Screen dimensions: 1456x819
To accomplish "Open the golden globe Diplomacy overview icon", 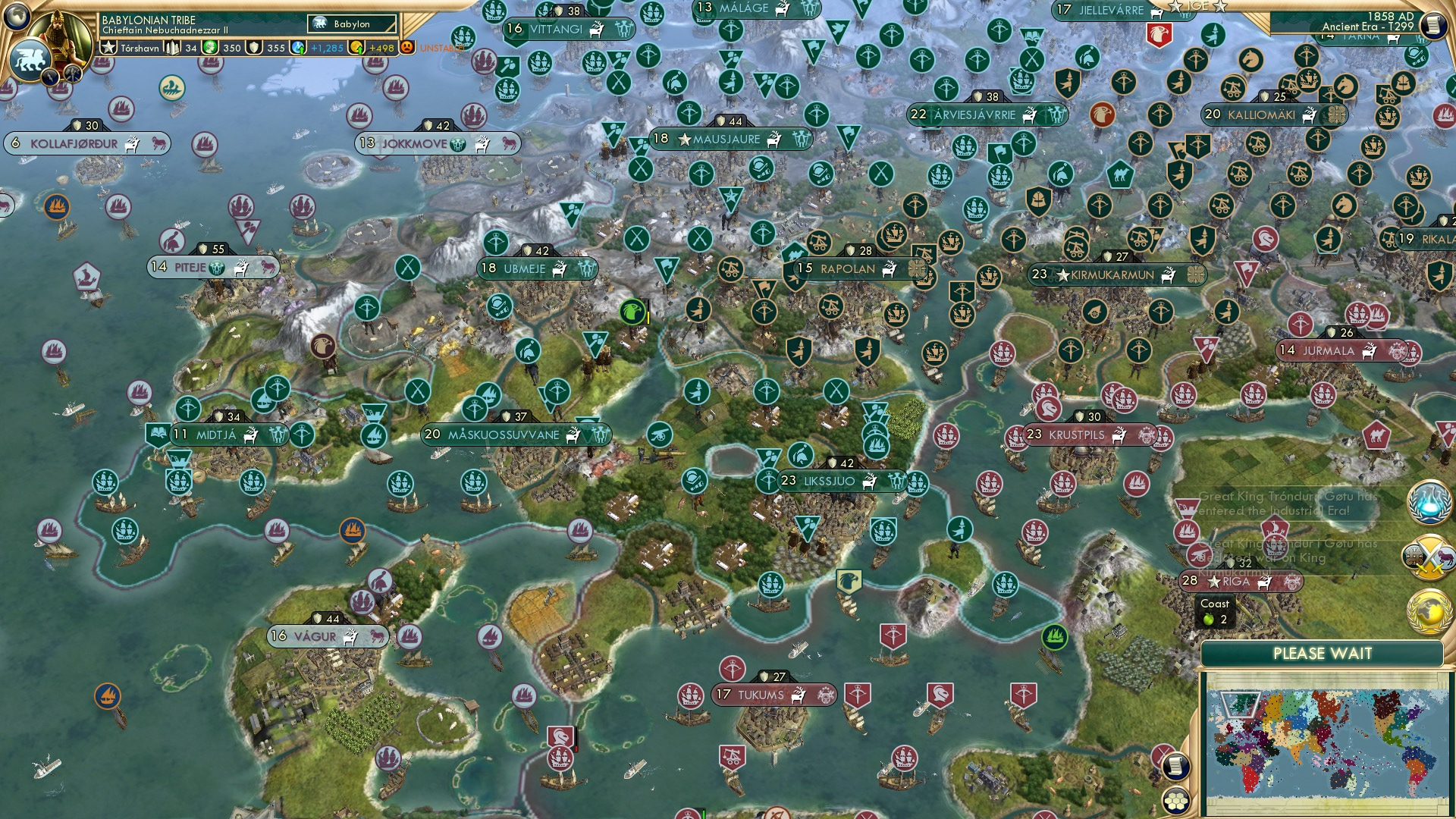I will pyautogui.click(x=1429, y=610).
